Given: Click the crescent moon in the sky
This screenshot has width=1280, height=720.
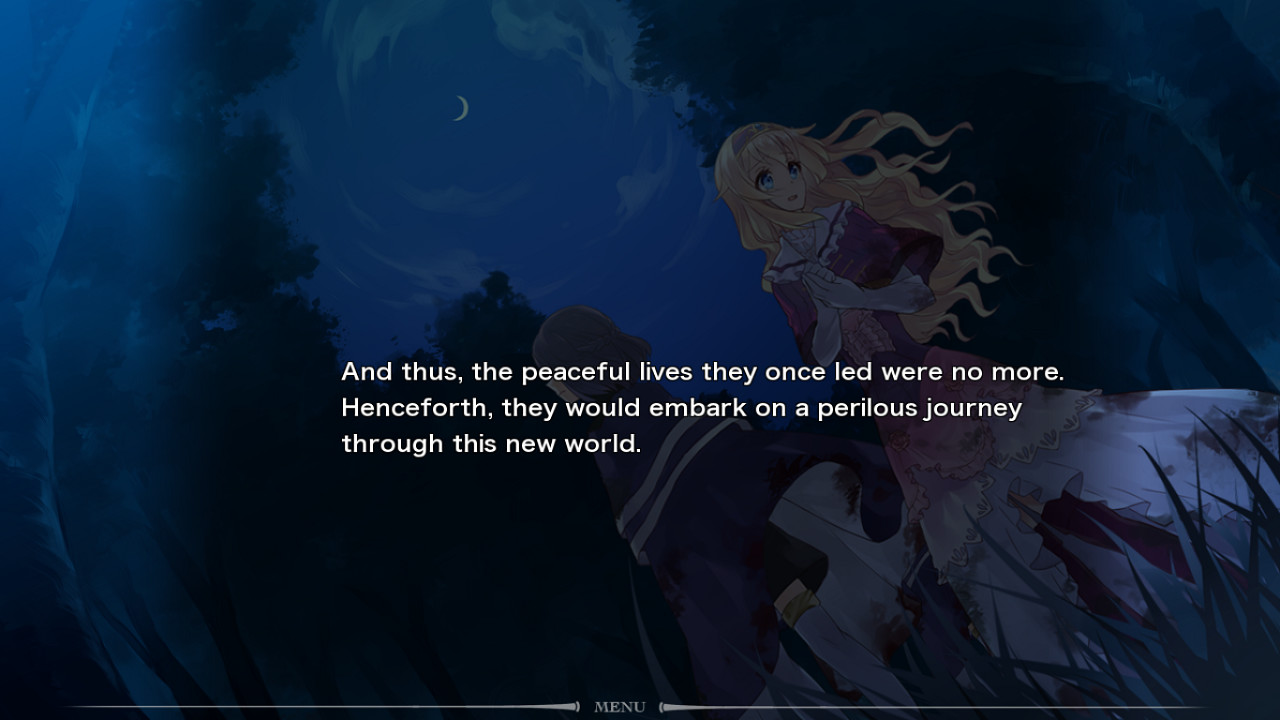Looking at the screenshot, I should coord(459,107).
